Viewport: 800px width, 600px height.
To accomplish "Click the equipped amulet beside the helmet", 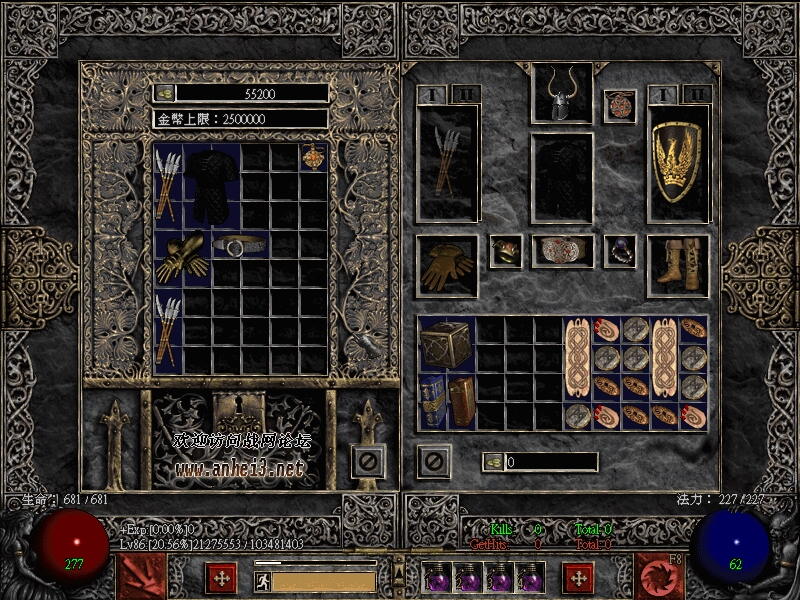I will tap(619, 106).
